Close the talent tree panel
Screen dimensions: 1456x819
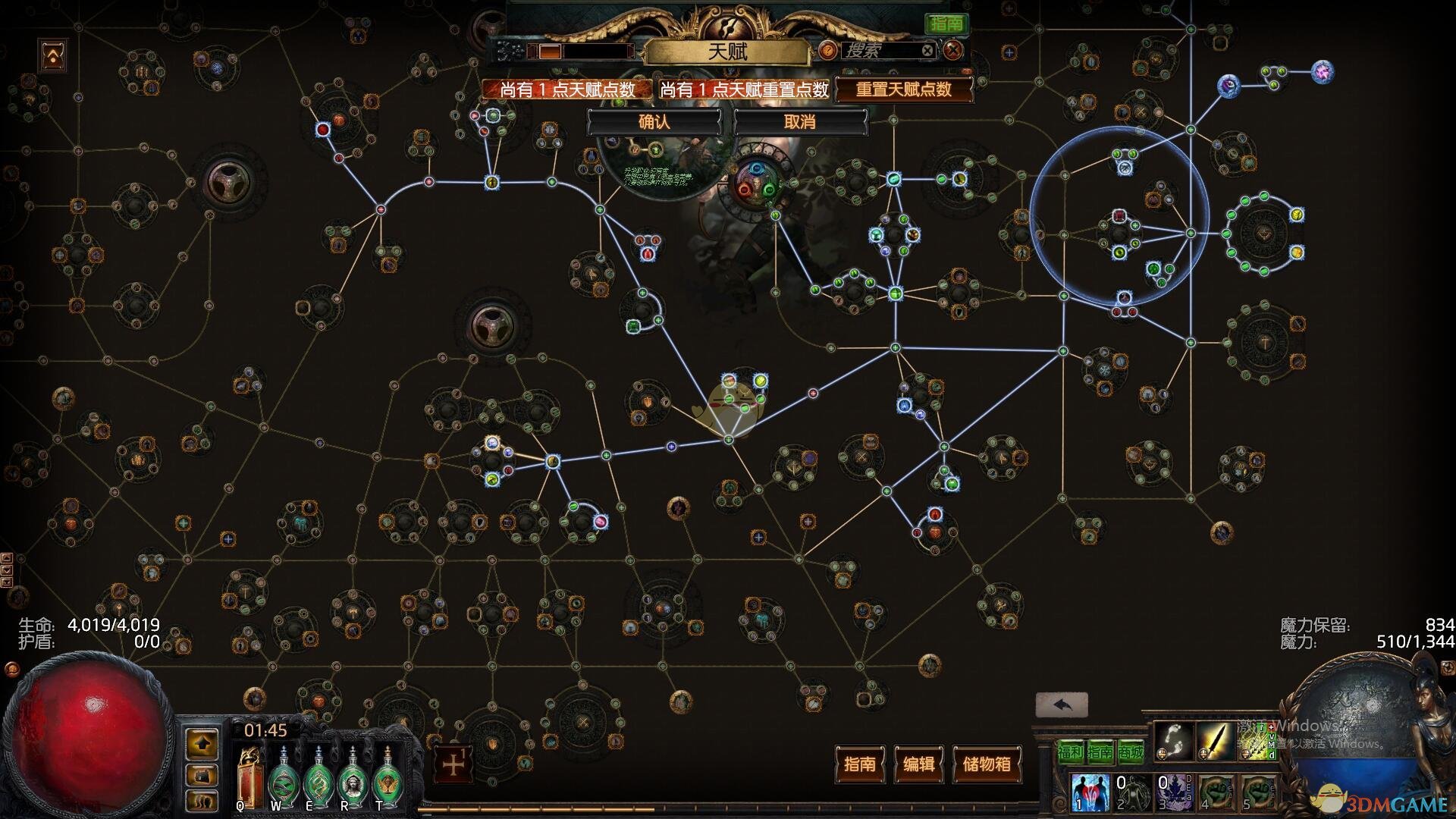pos(953,51)
